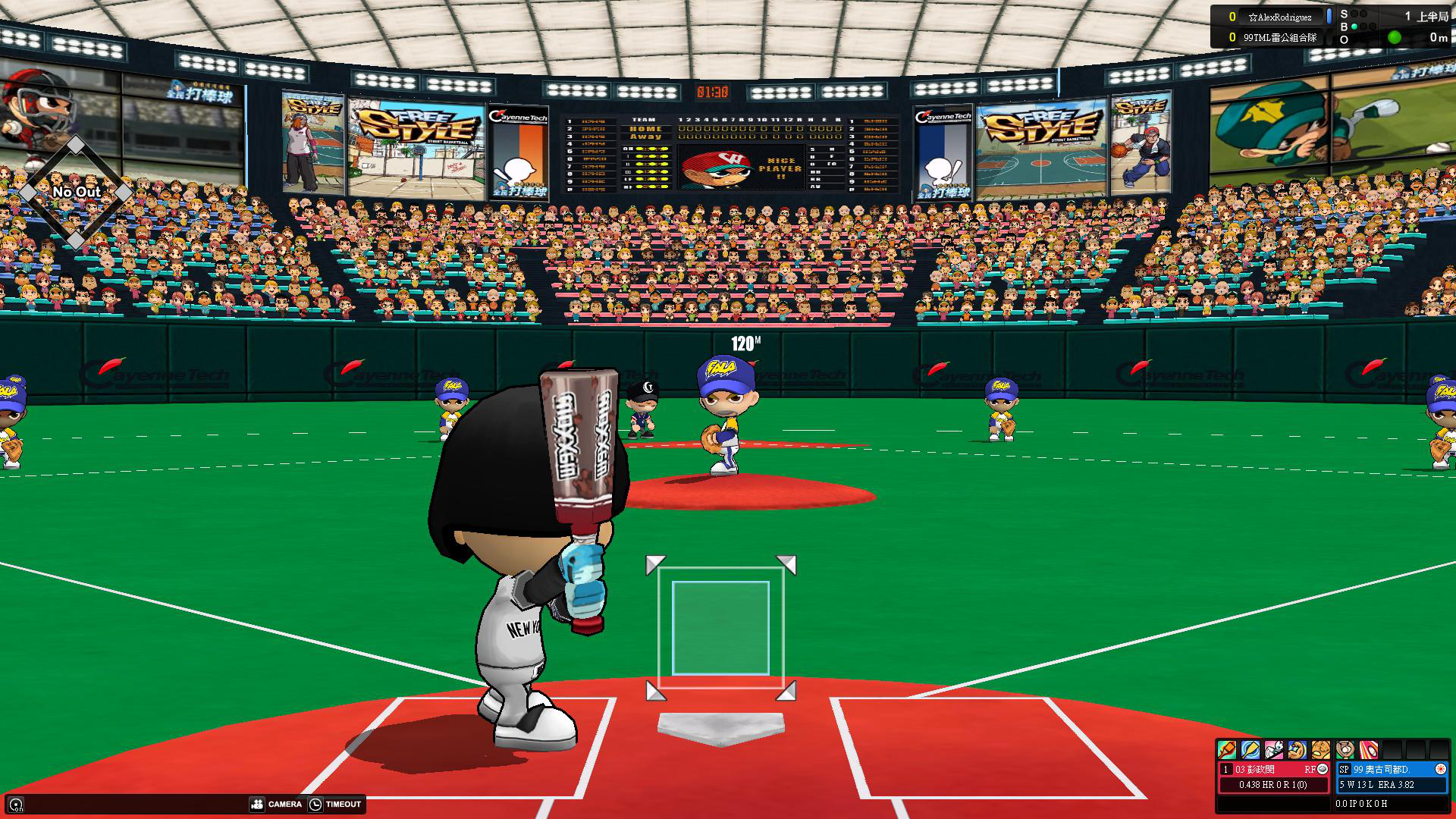Select the catcher's mitt with ball skill
1456x819 pixels.
point(1345,750)
